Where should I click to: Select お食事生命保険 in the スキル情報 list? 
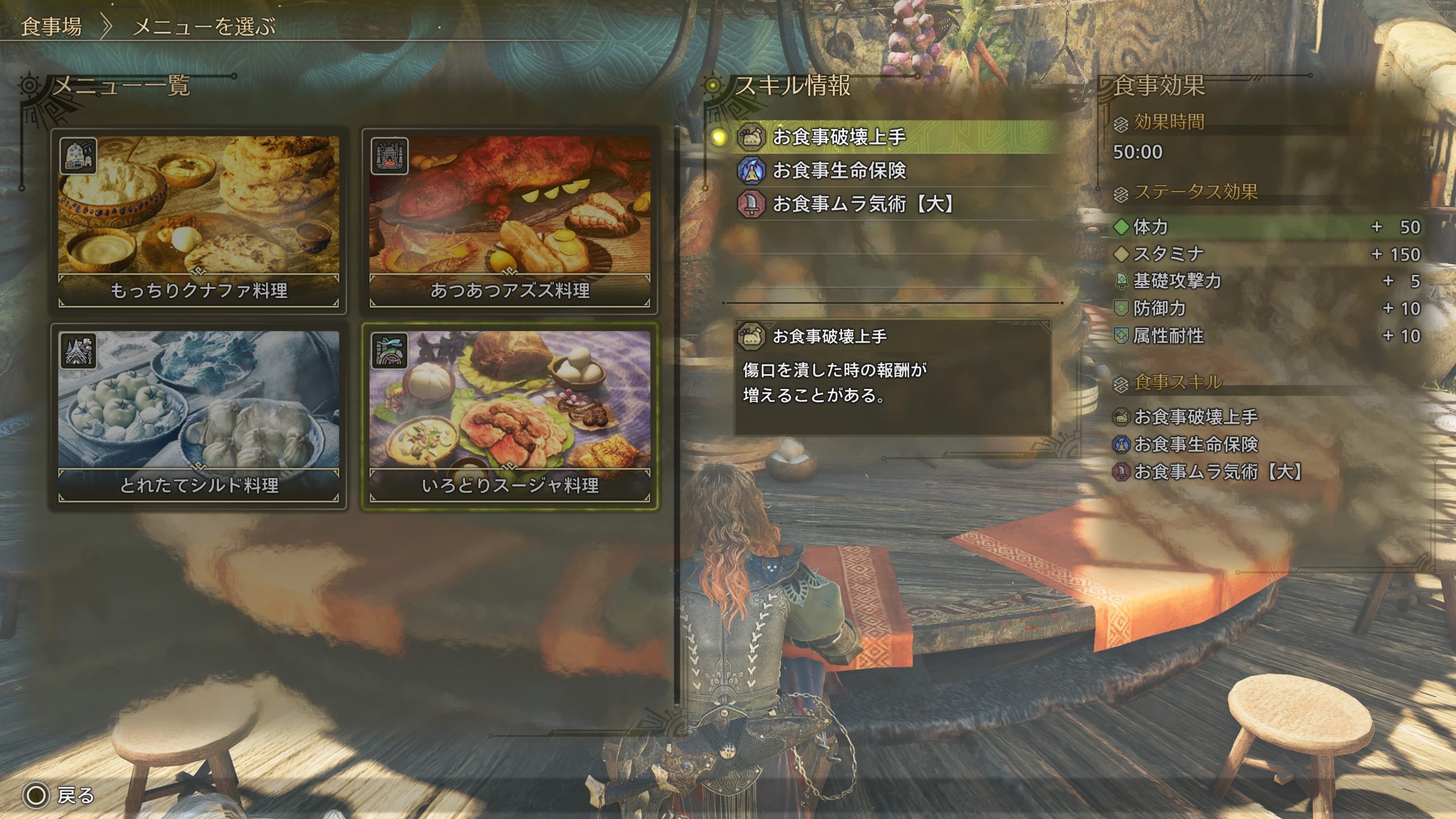pyautogui.click(x=839, y=171)
